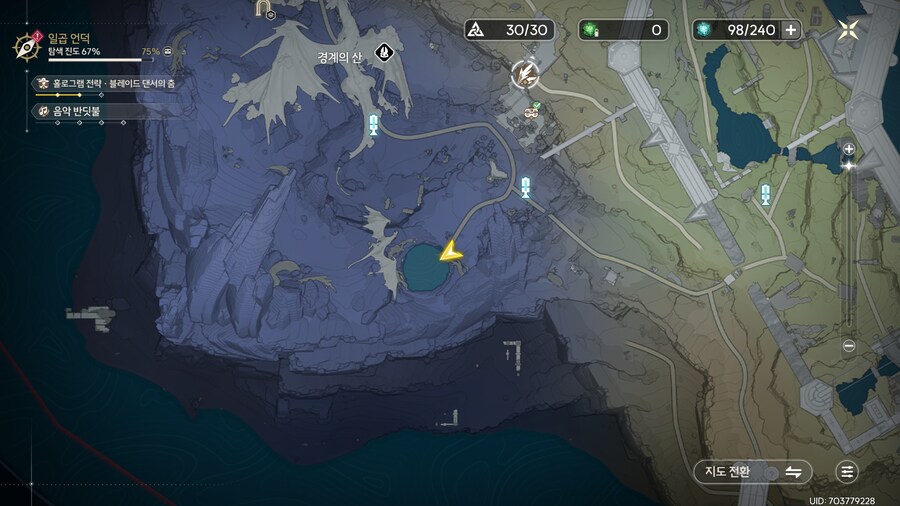
Task: Switch maps via the 지도 전환 button
Action: pos(752,472)
